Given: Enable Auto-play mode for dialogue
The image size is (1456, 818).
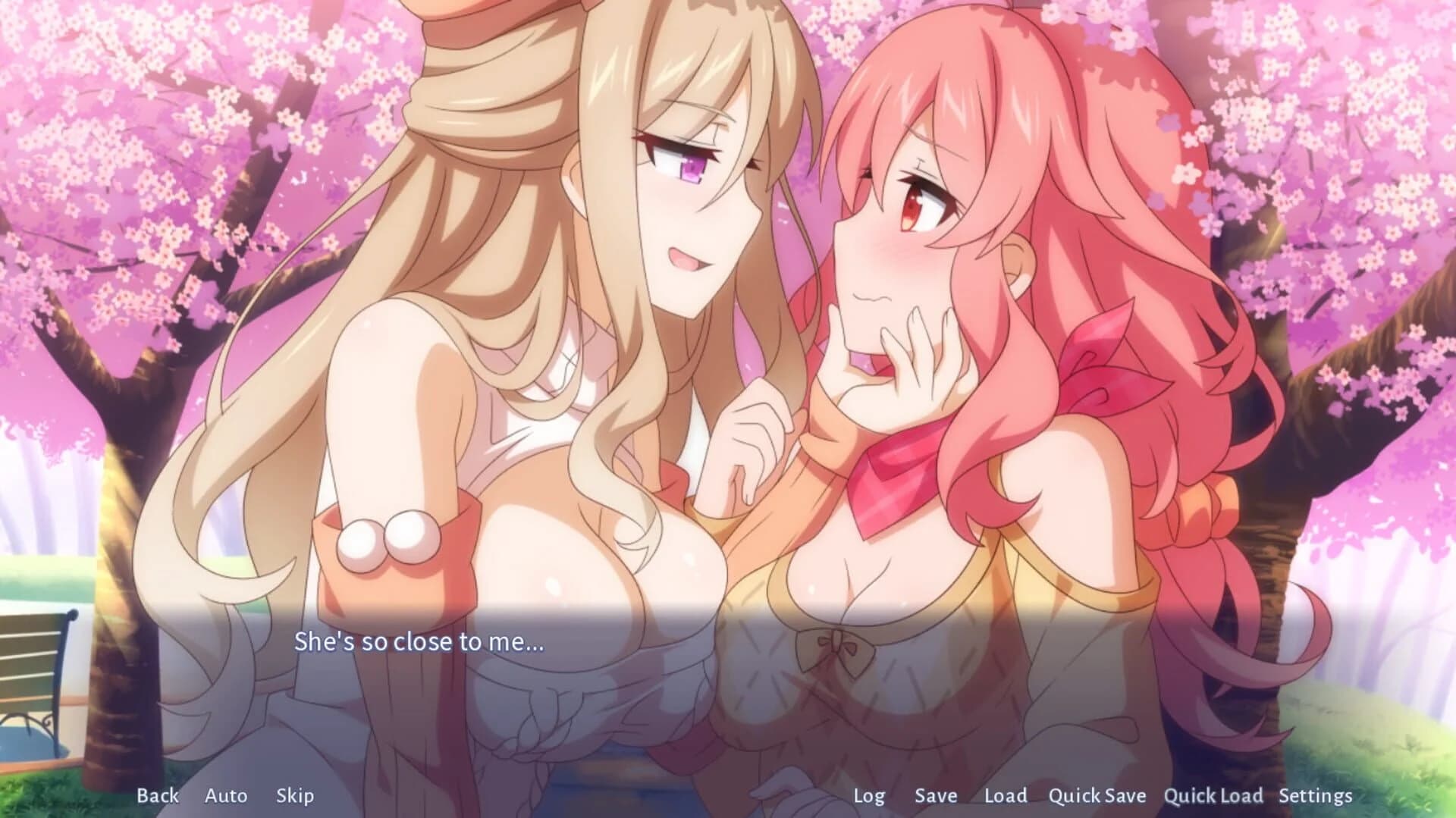Looking at the screenshot, I should coord(225,796).
